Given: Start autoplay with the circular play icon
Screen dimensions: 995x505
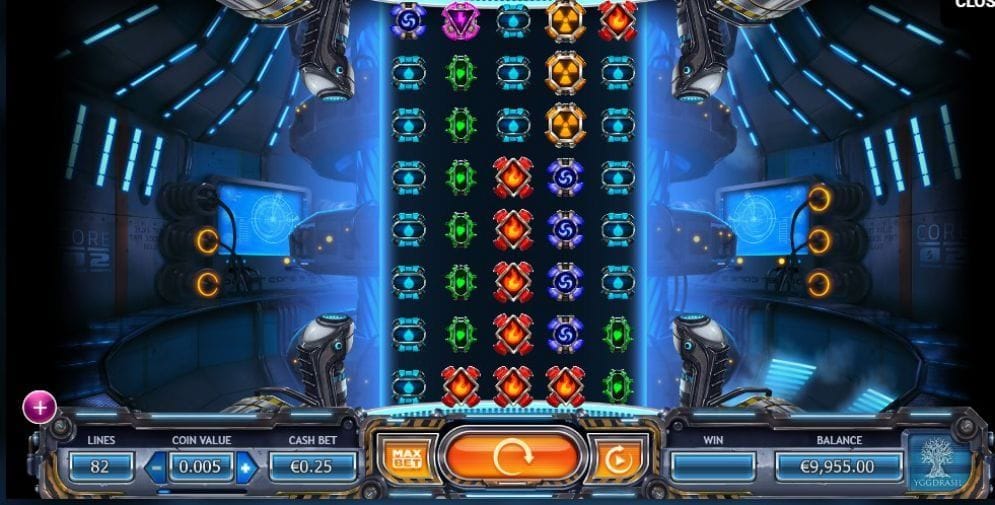Looking at the screenshot, I should point(616,459).
